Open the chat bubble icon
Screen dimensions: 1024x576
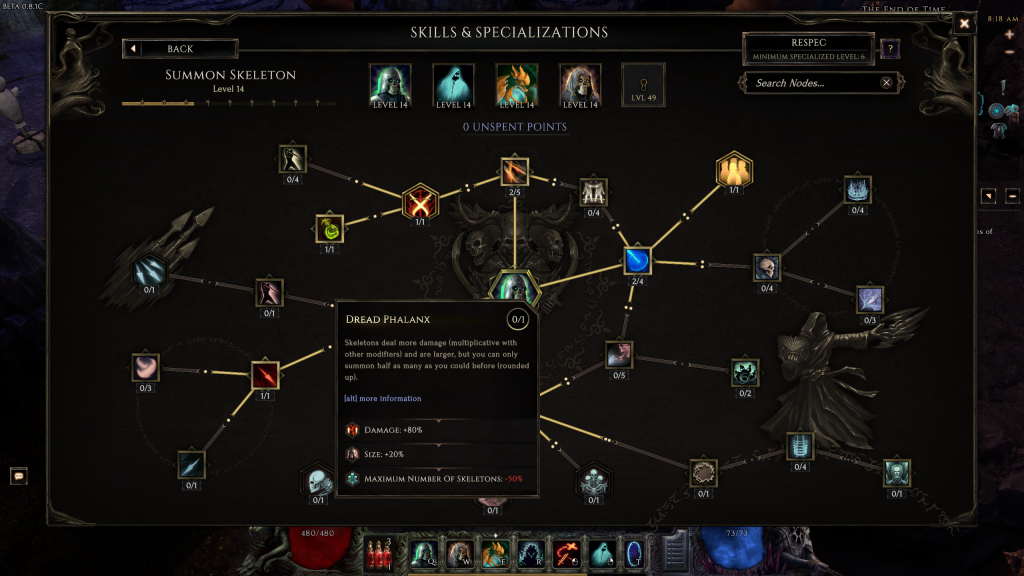click(x=19, y=476)
